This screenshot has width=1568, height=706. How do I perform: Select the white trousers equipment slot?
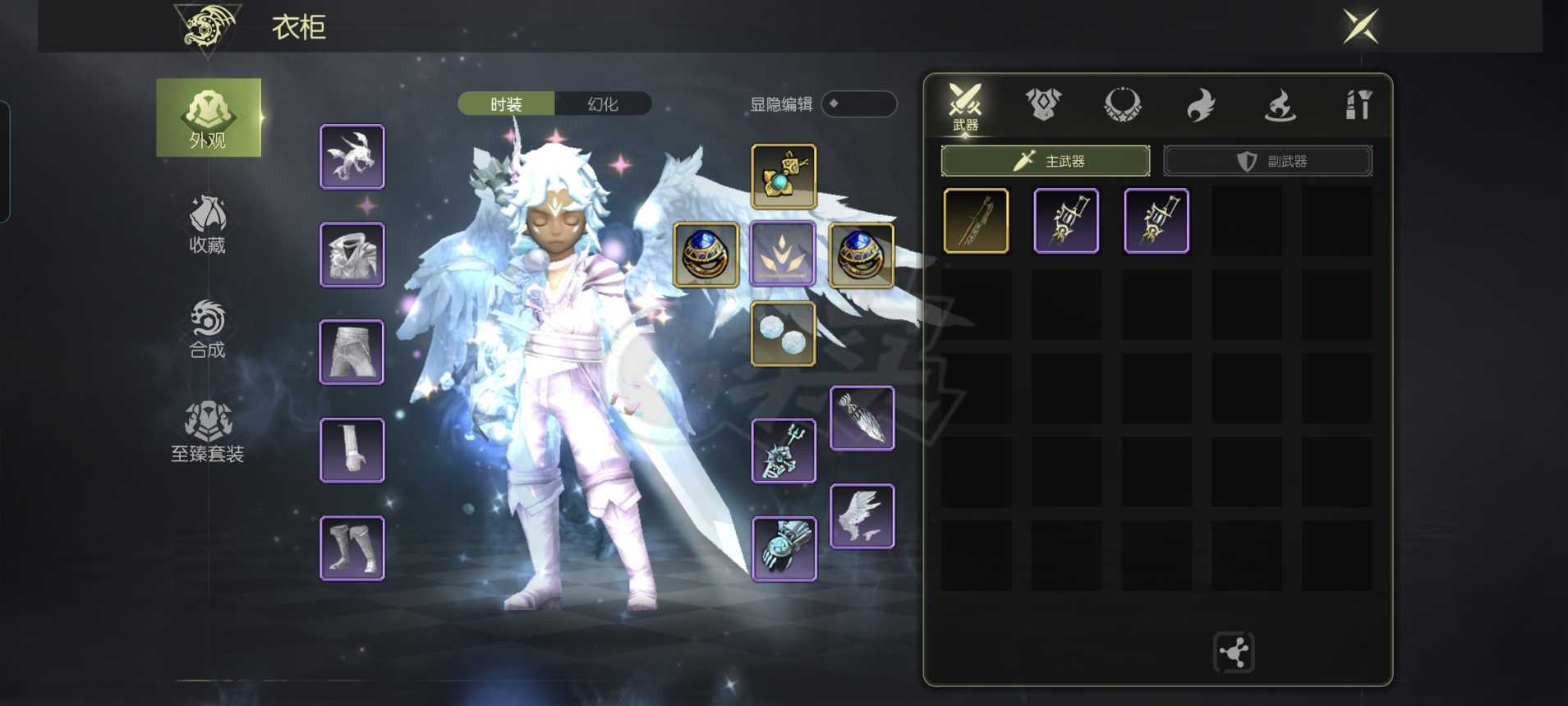[x=352, y=352]
